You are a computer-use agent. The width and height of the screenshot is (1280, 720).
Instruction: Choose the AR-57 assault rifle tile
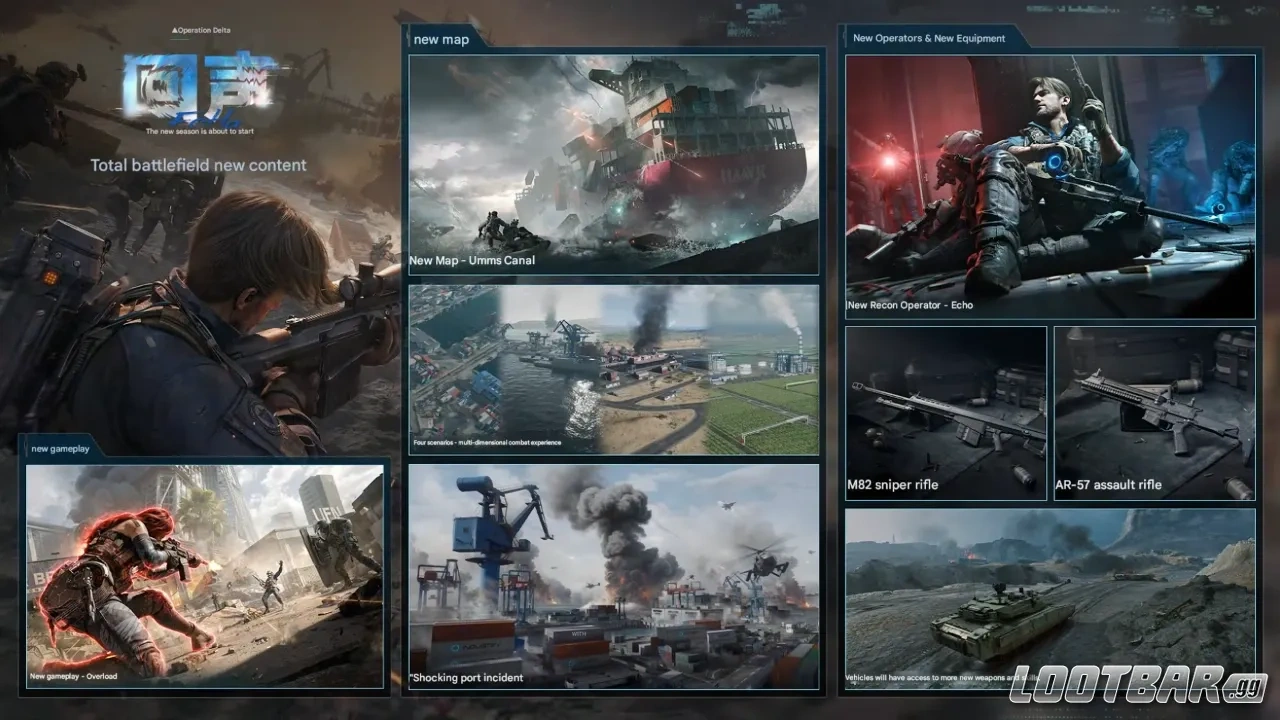click(1154, 413)
